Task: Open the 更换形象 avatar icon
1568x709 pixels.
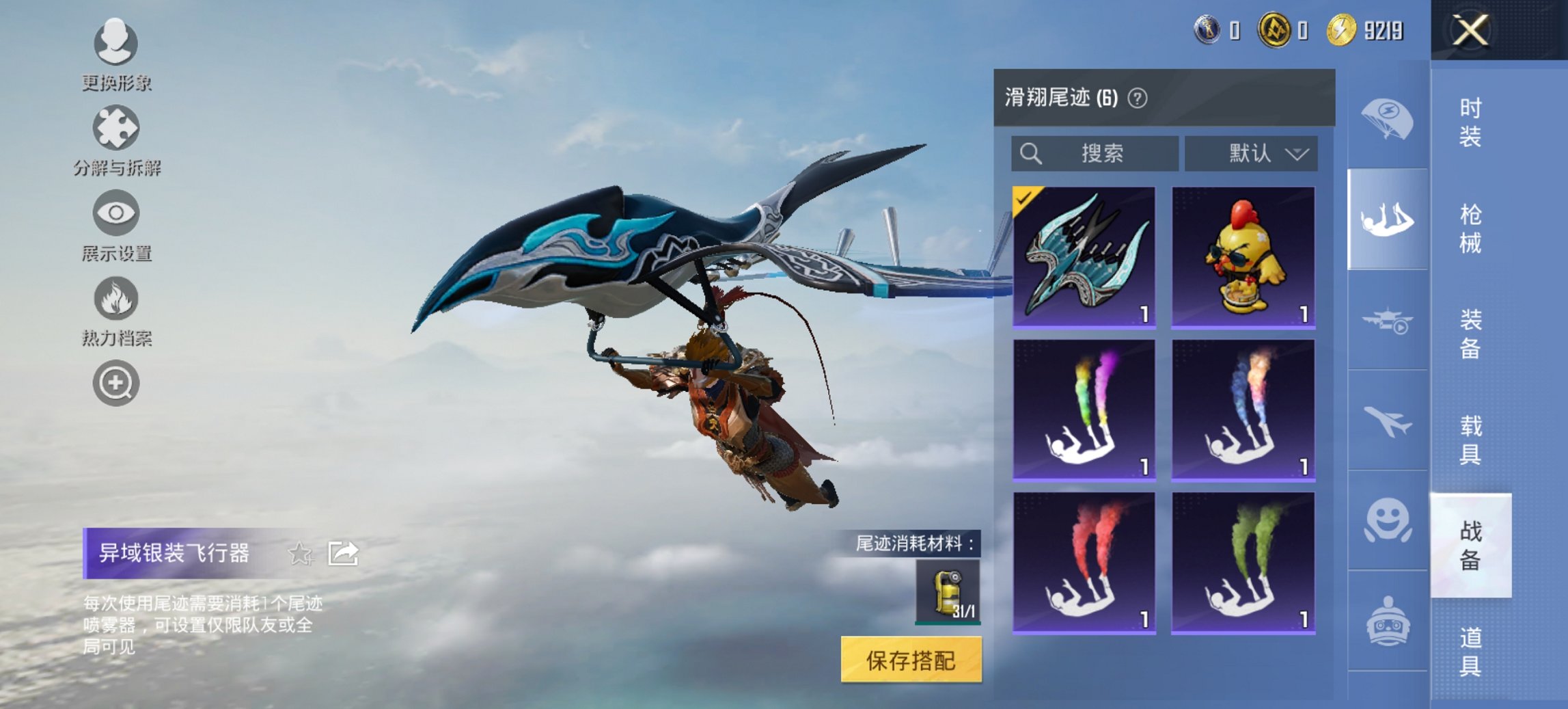Action: coord(115,42)
